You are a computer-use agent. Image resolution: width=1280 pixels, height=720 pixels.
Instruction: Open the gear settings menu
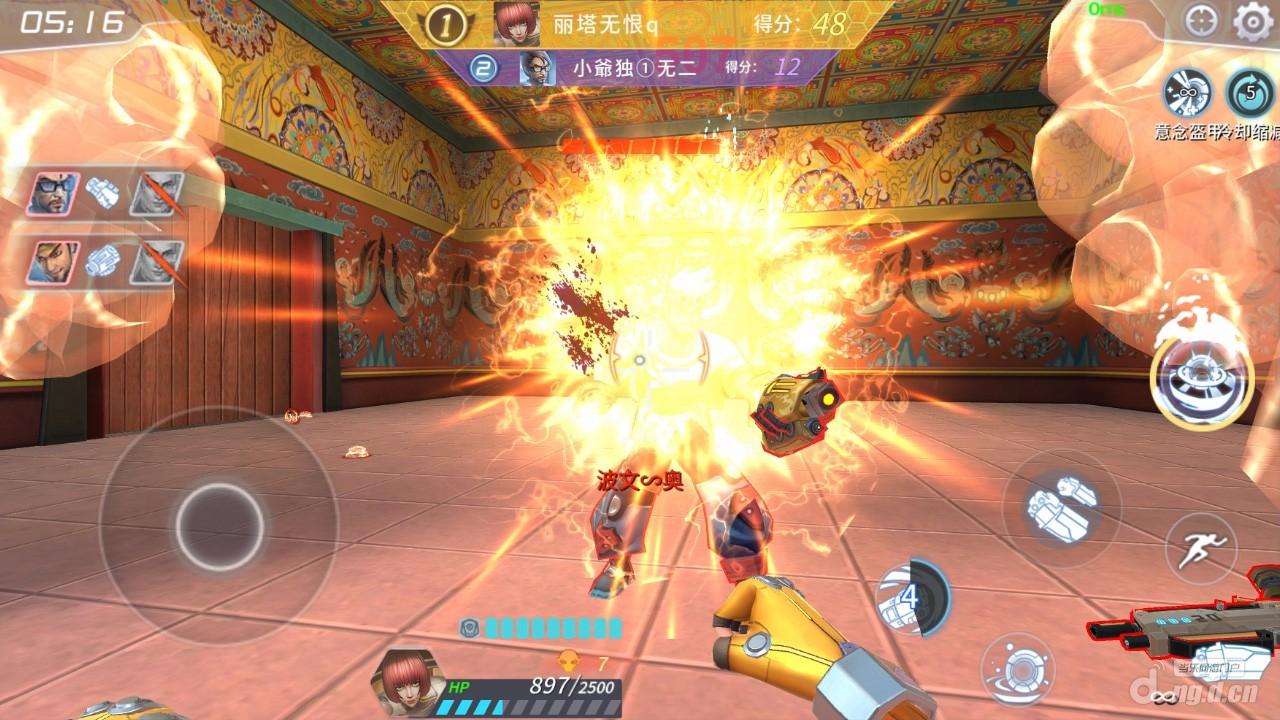[1250, 21]
